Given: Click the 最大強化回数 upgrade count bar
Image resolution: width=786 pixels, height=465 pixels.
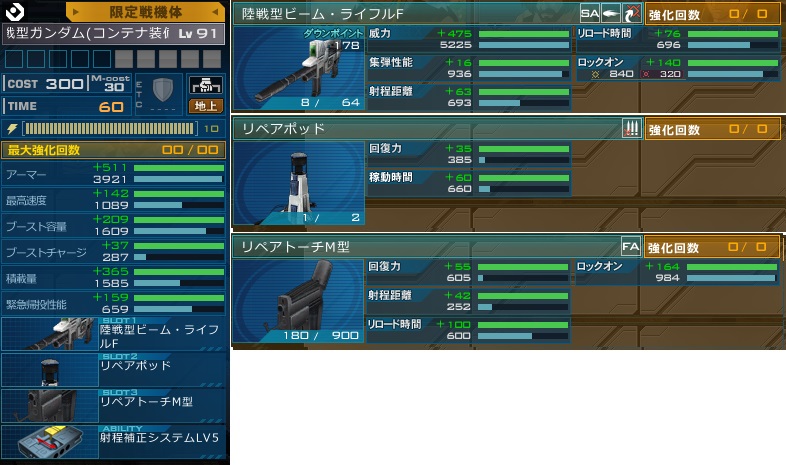Looking at the screenshot, I should tap(114, 150).
